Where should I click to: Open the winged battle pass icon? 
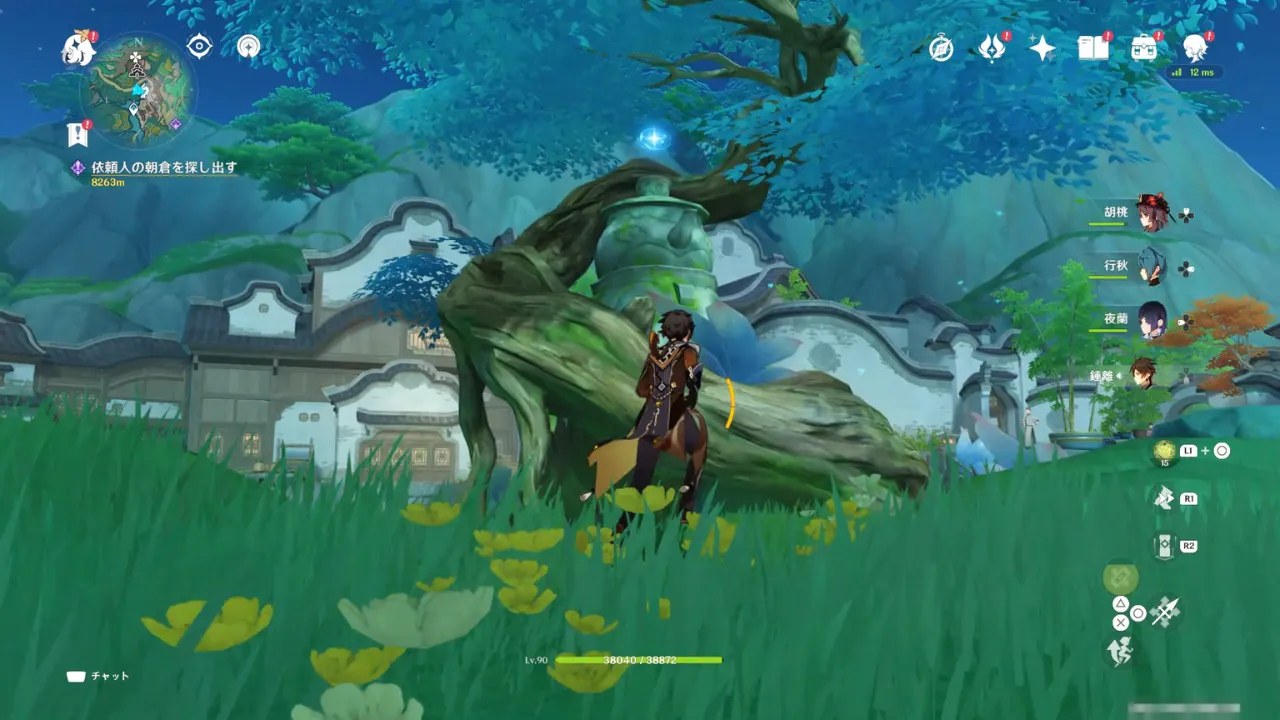tap(991, 48)
